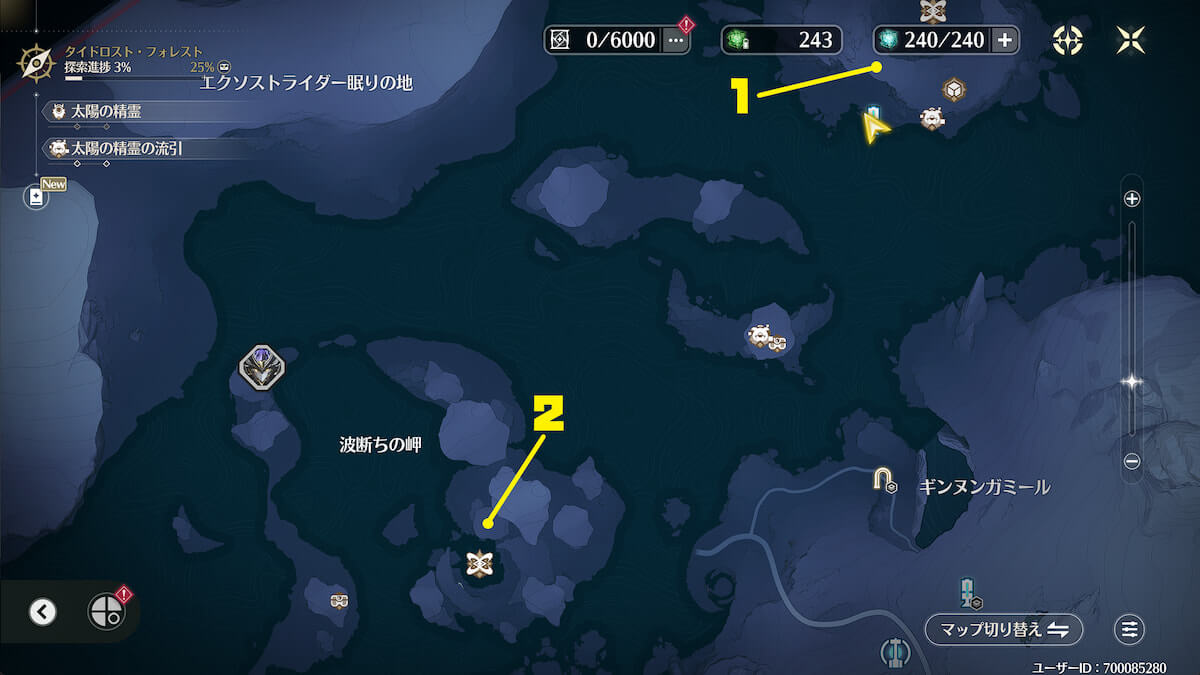Select the ギンヌンガミール horseshoe map marker
This screenshot has height=675, width=1200.
pyautogui.click(x=883, y=480)
